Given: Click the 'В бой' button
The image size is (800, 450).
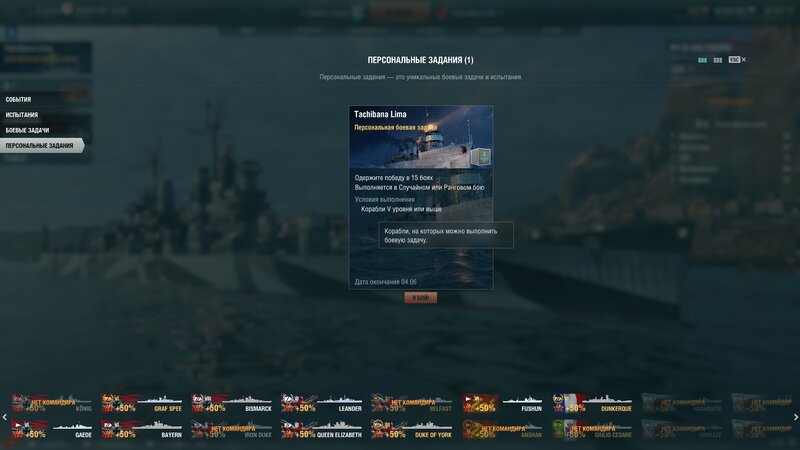Looking at the screenshot, I should [420, 298].
